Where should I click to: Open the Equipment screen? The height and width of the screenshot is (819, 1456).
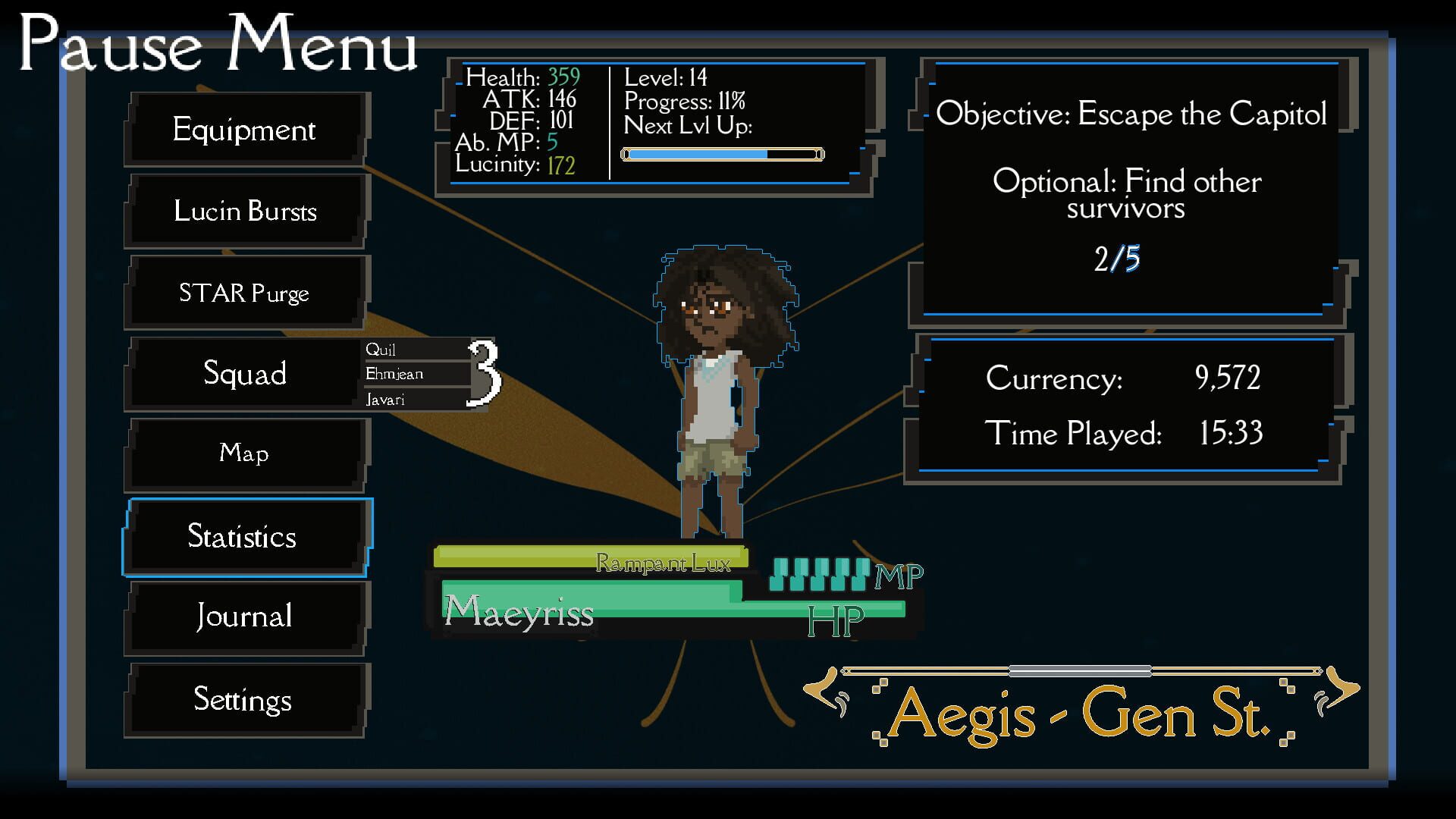tap(244, 130)
